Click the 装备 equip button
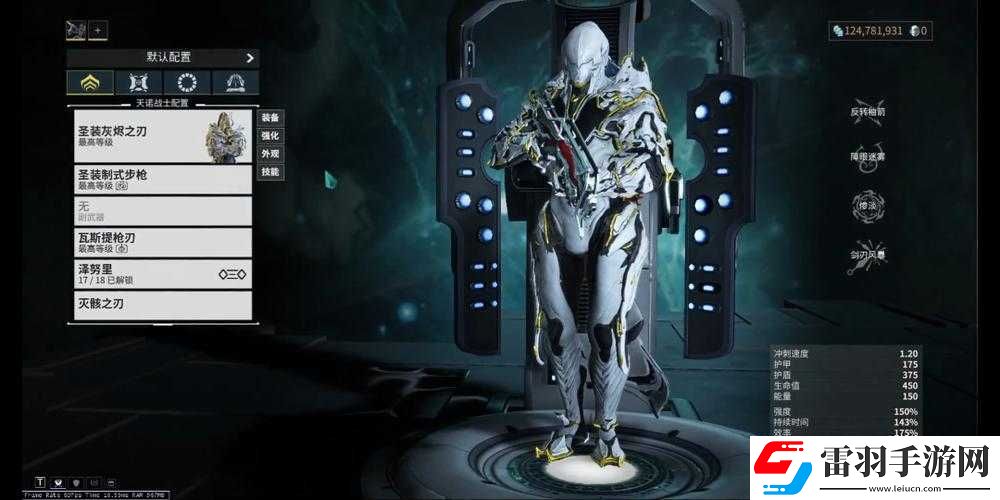Image resolution: width=1000 pixels, height=500 pixels. tap(270, 118)
